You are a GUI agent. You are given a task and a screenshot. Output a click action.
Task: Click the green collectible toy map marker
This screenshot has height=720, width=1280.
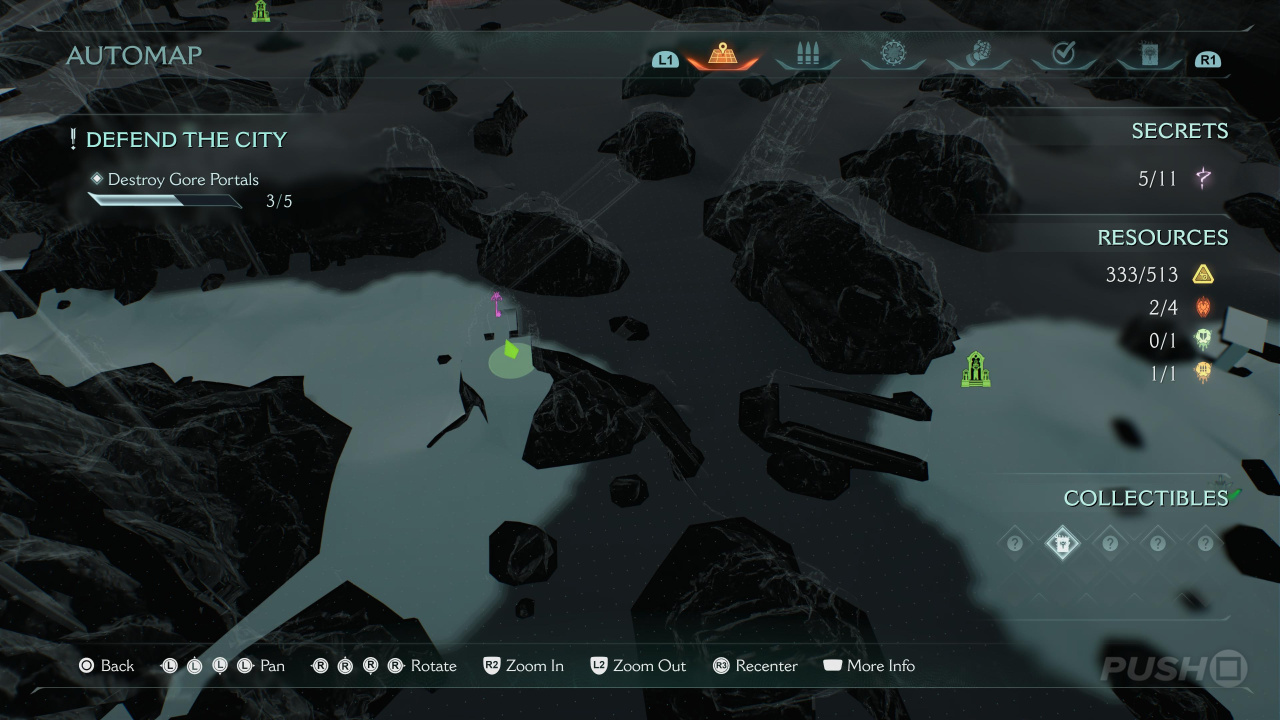(x=975, y=370)
